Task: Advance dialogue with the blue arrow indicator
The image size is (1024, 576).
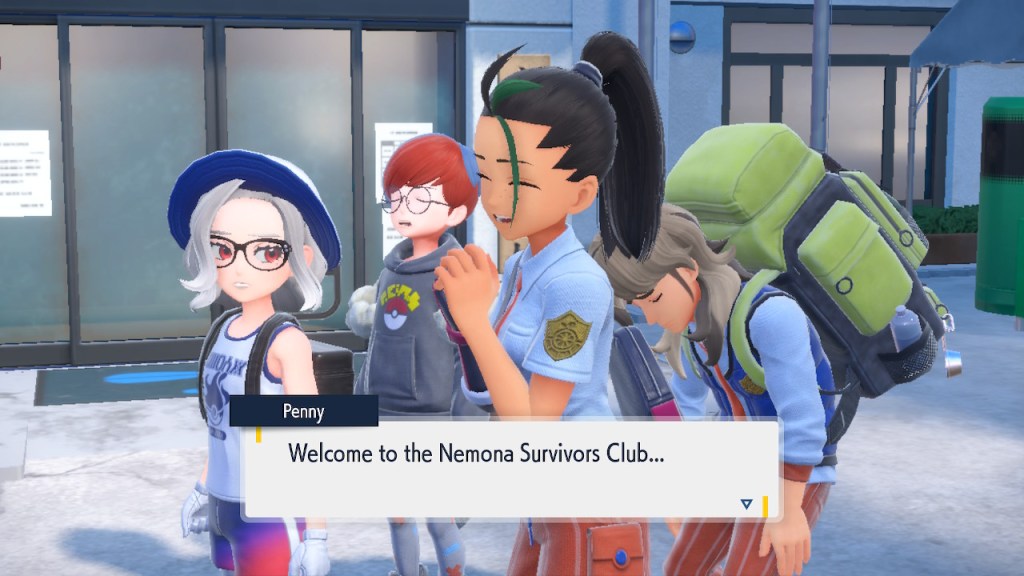Action: click(746, 504)
